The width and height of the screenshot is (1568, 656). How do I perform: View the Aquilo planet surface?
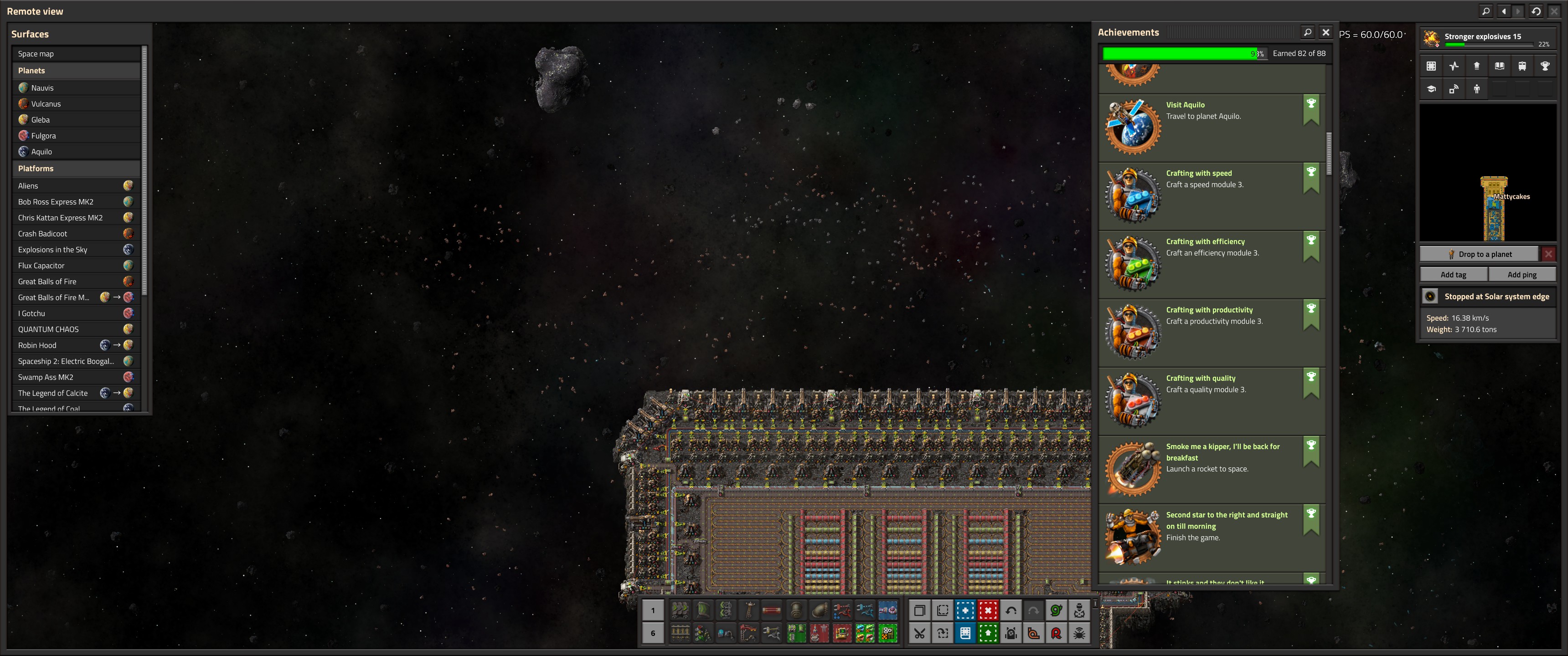(41, 152)
